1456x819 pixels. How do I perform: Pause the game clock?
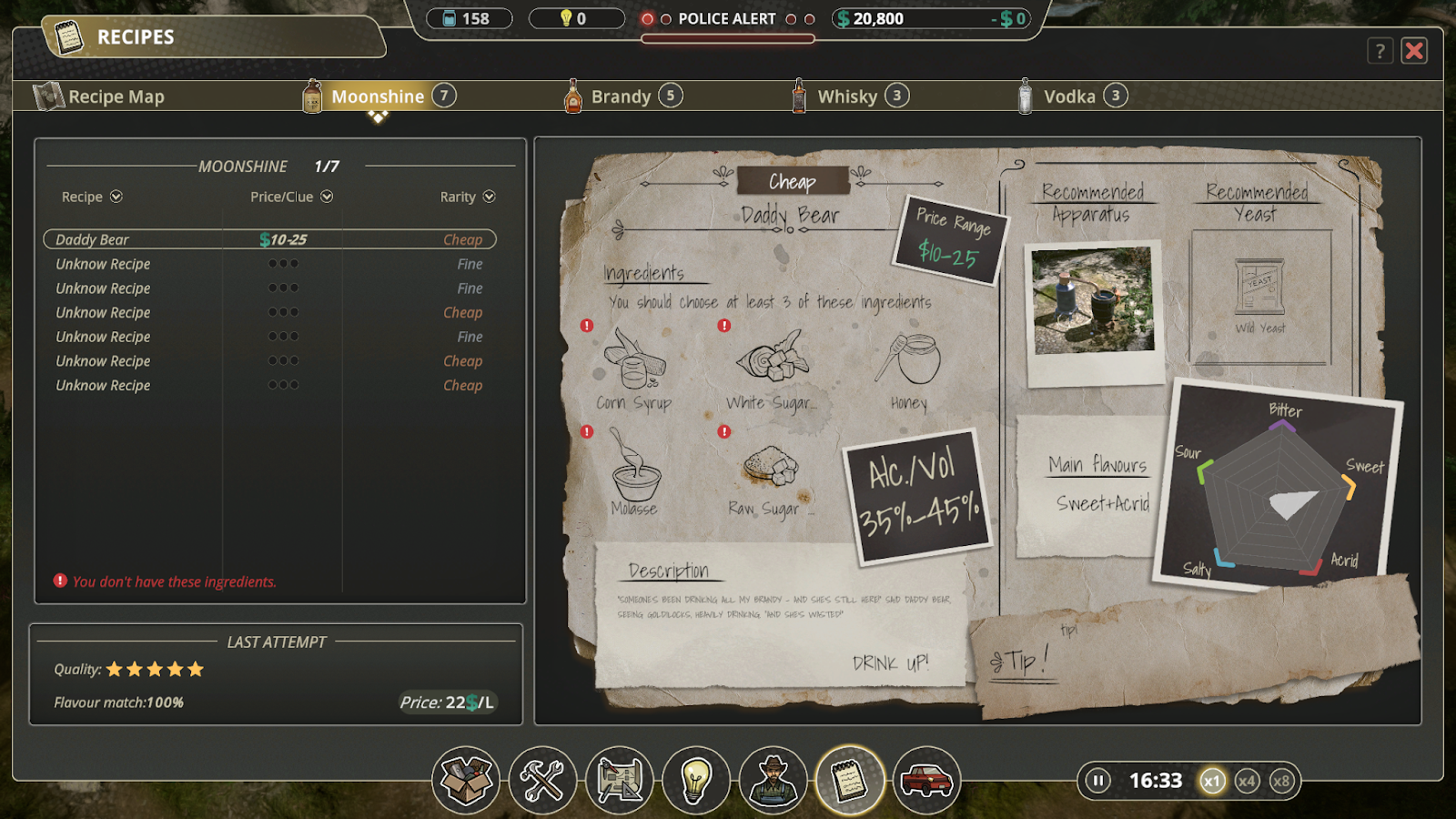pos(1098,781)
